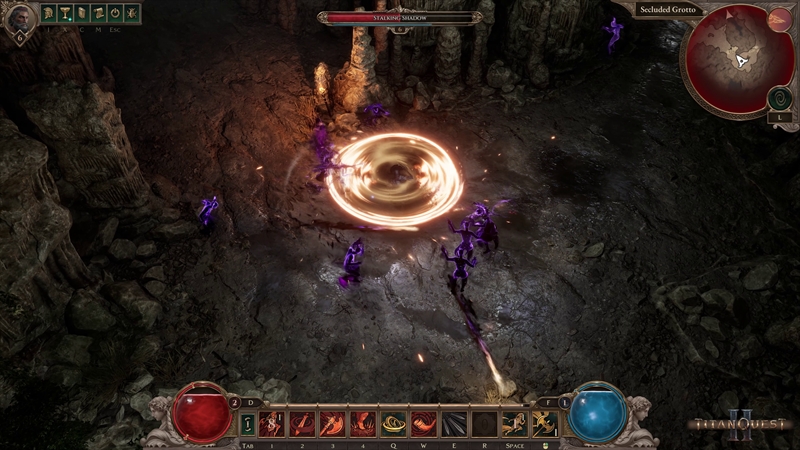Click the green spiral portal button

click(779, 98)
